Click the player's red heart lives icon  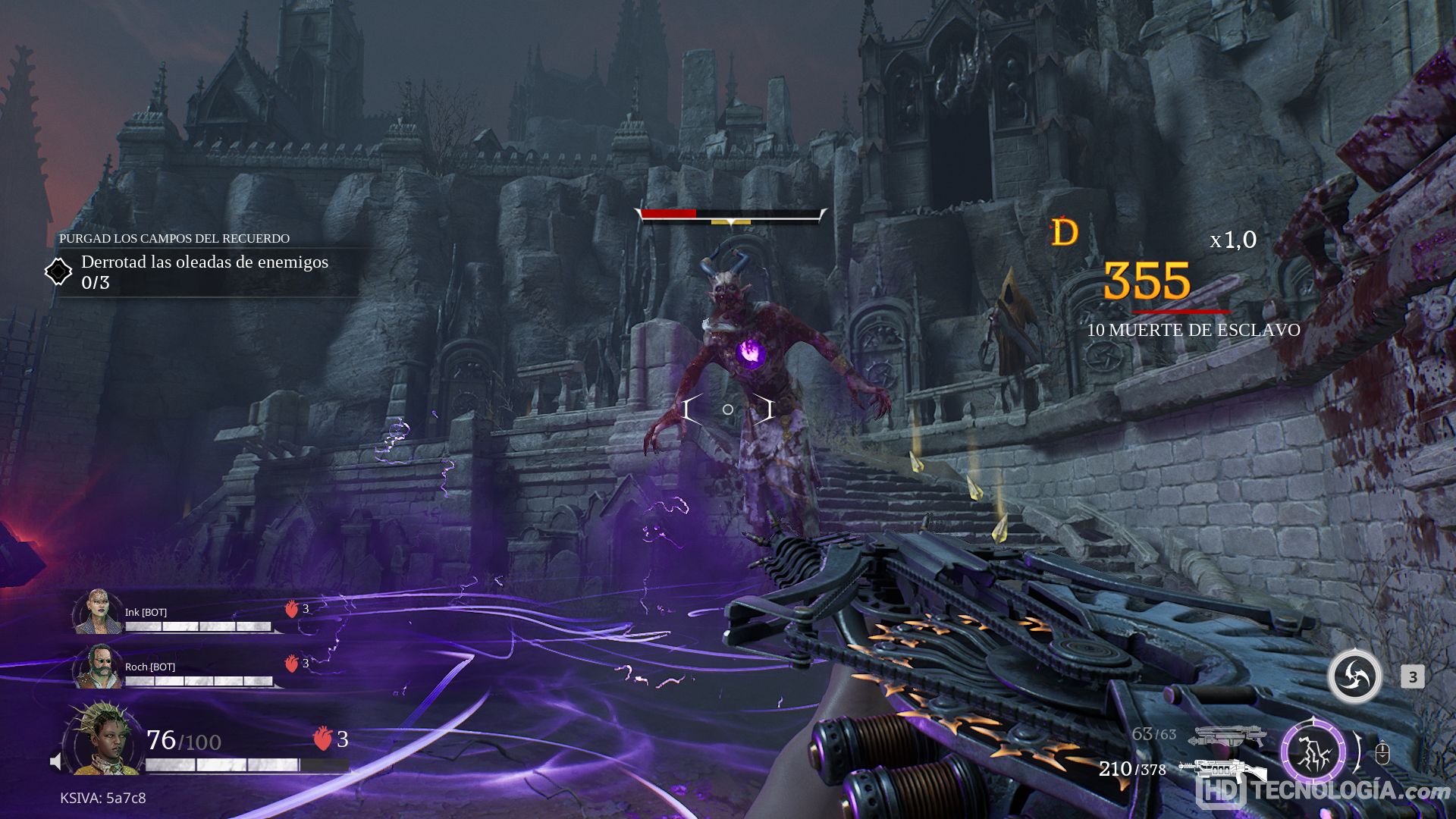(322, 739)
